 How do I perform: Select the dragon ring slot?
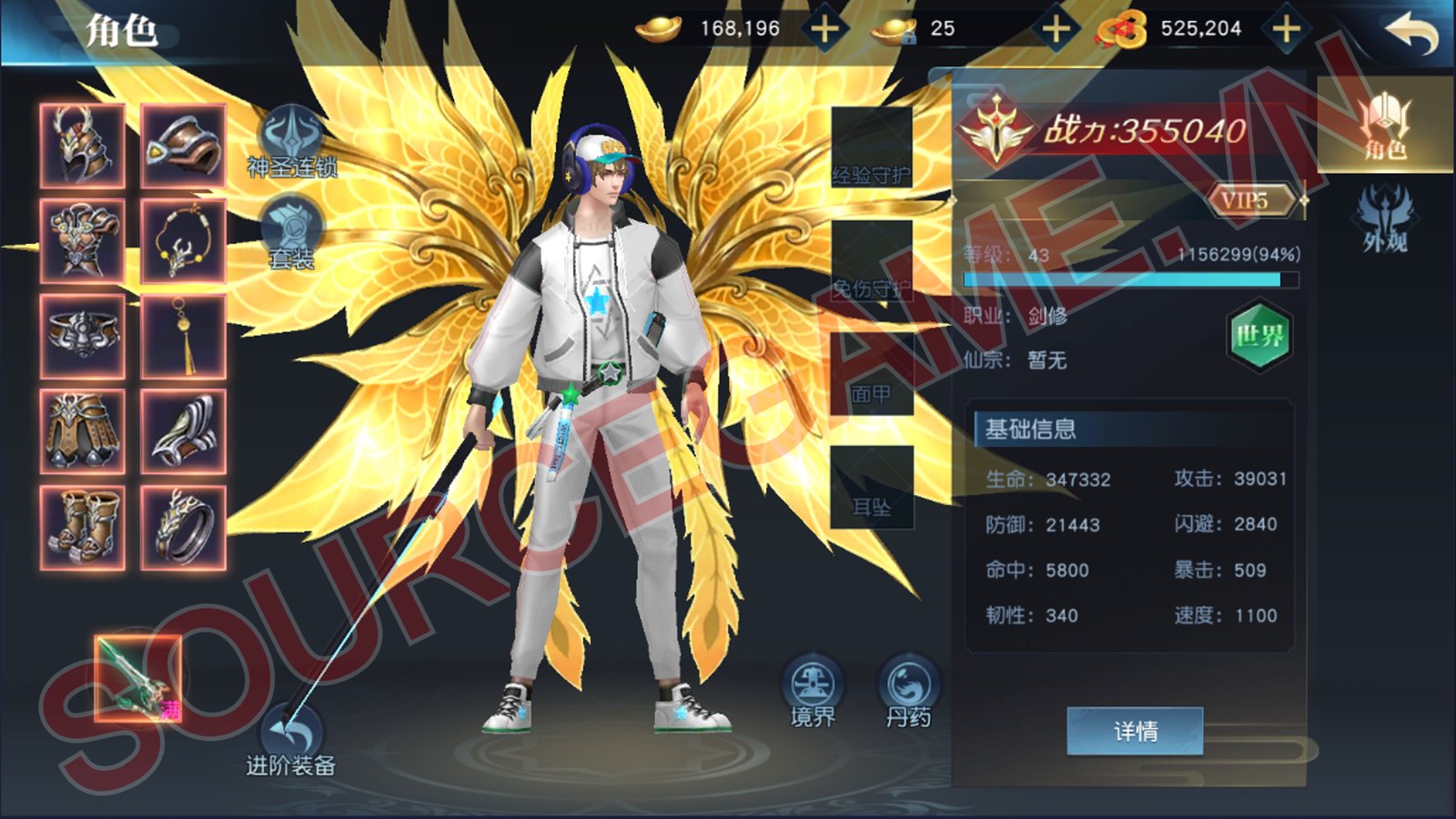[183, 528]
